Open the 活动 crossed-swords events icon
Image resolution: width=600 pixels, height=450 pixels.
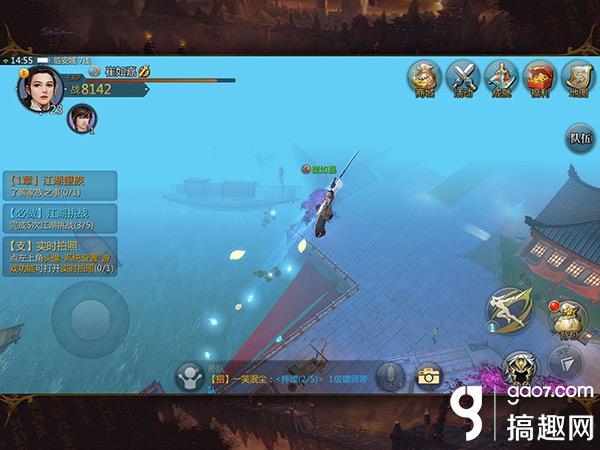(463, 77)
